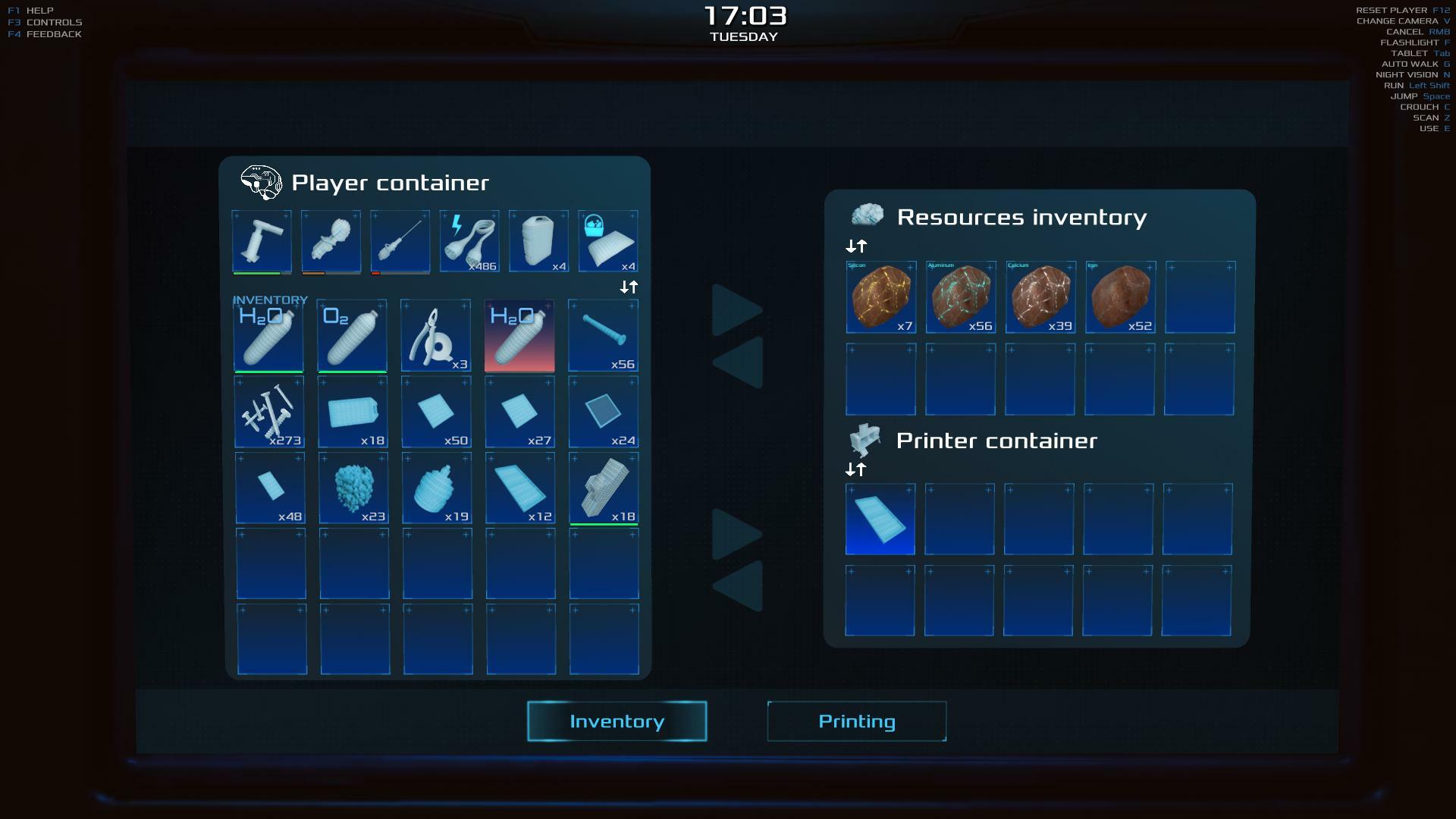Select the hand drill tool slot
This screenshot has height=819, width=1456.
[x=262, y=241]
